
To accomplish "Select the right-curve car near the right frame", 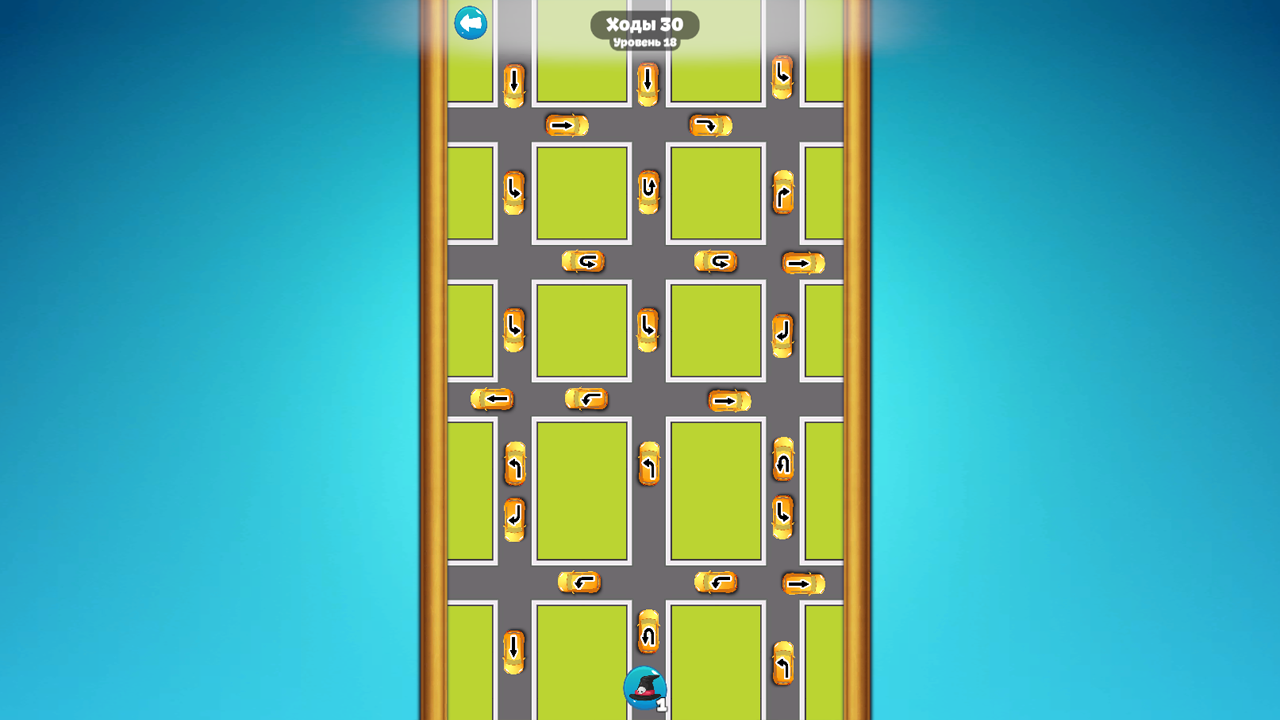I will [780, 193].
